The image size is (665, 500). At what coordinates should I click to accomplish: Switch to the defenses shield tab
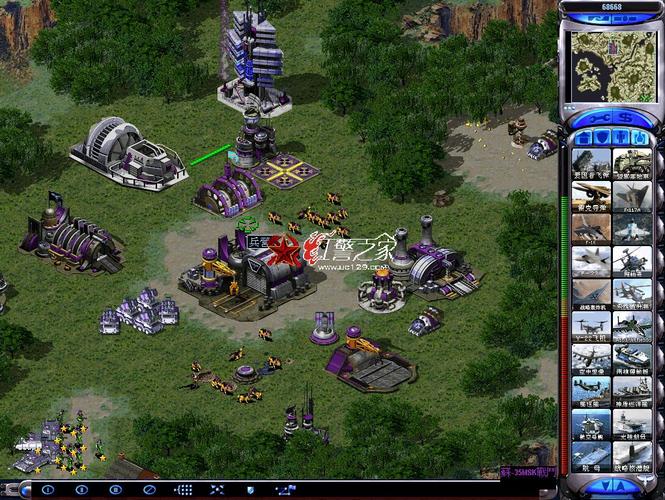[x=601, y=137]
